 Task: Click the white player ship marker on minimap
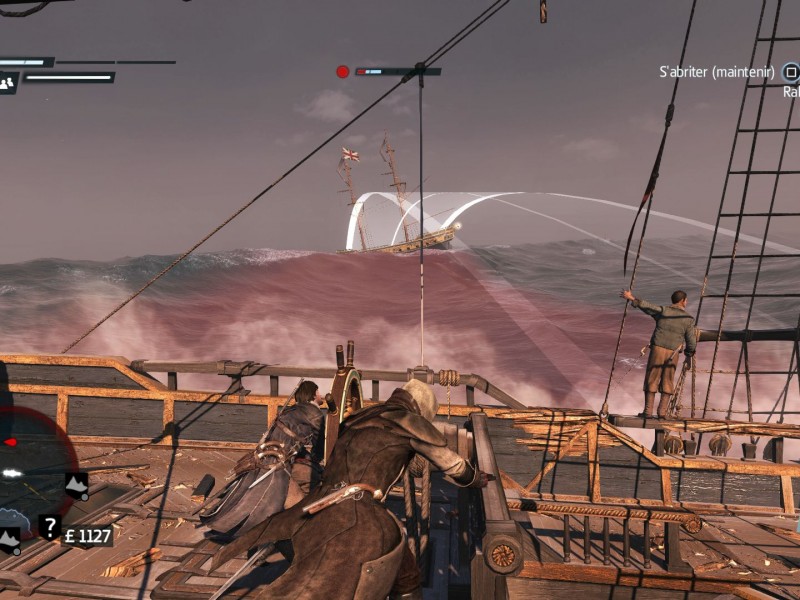coord(10,473)
